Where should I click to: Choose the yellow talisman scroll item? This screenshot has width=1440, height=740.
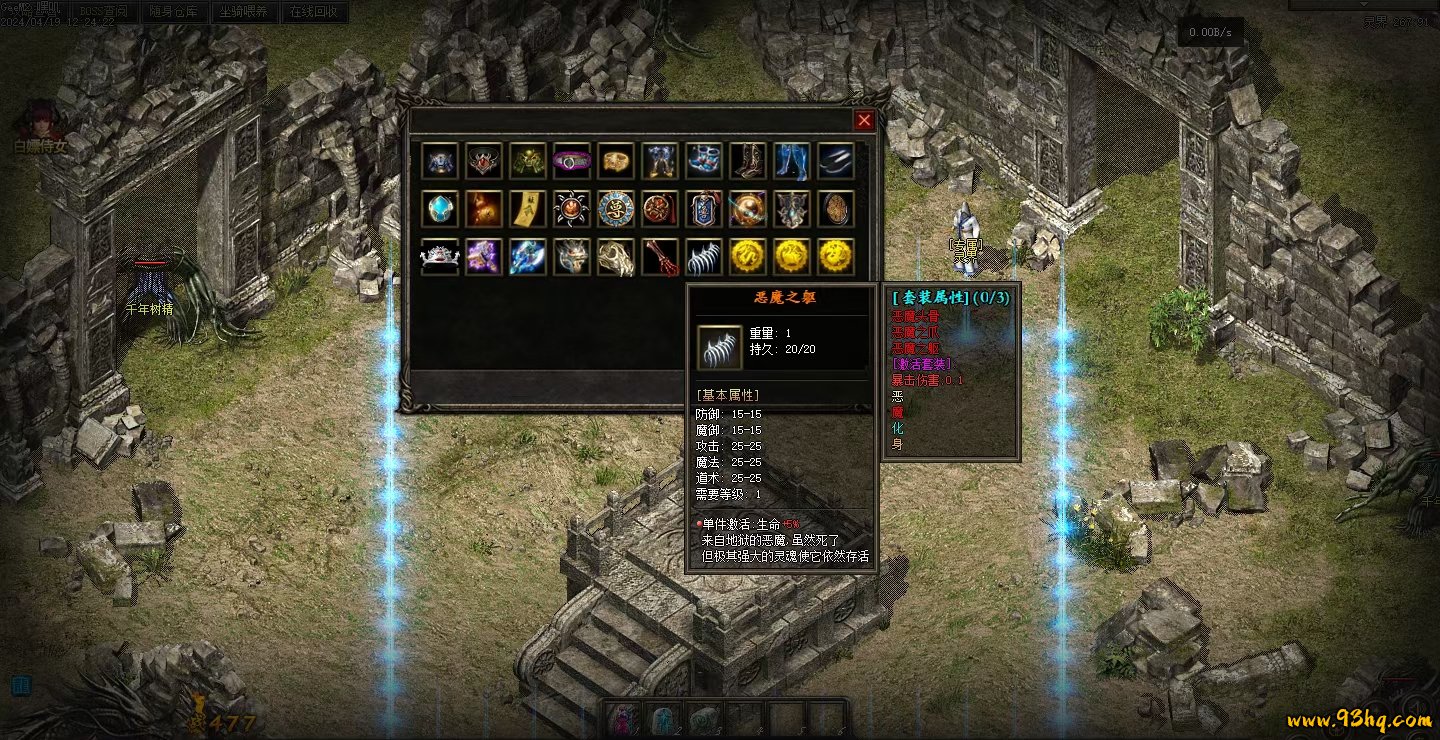528,208
